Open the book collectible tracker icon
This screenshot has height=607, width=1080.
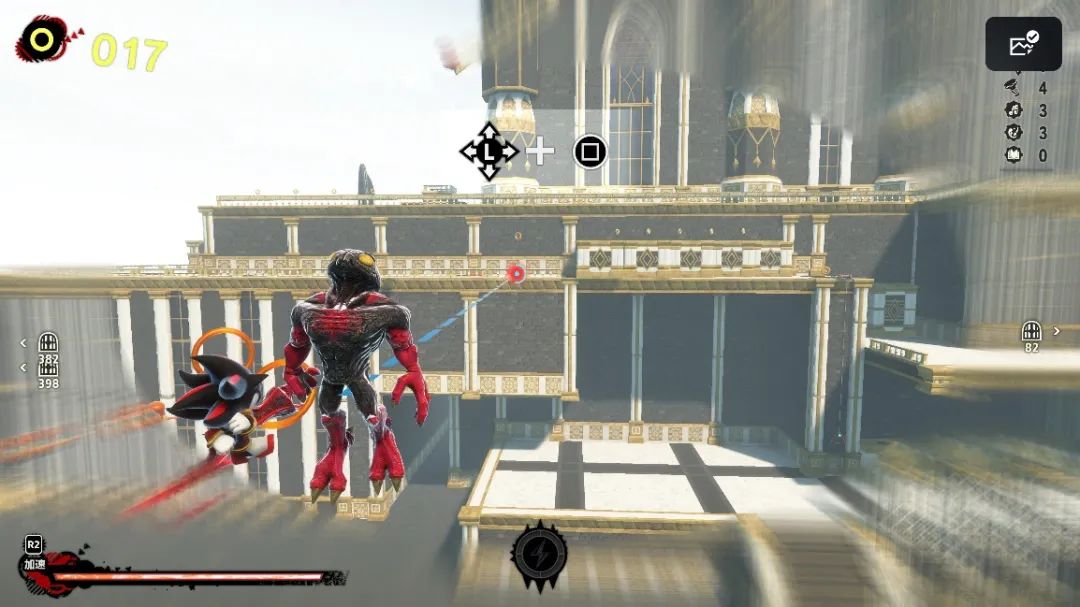(x=1012, y=155)
